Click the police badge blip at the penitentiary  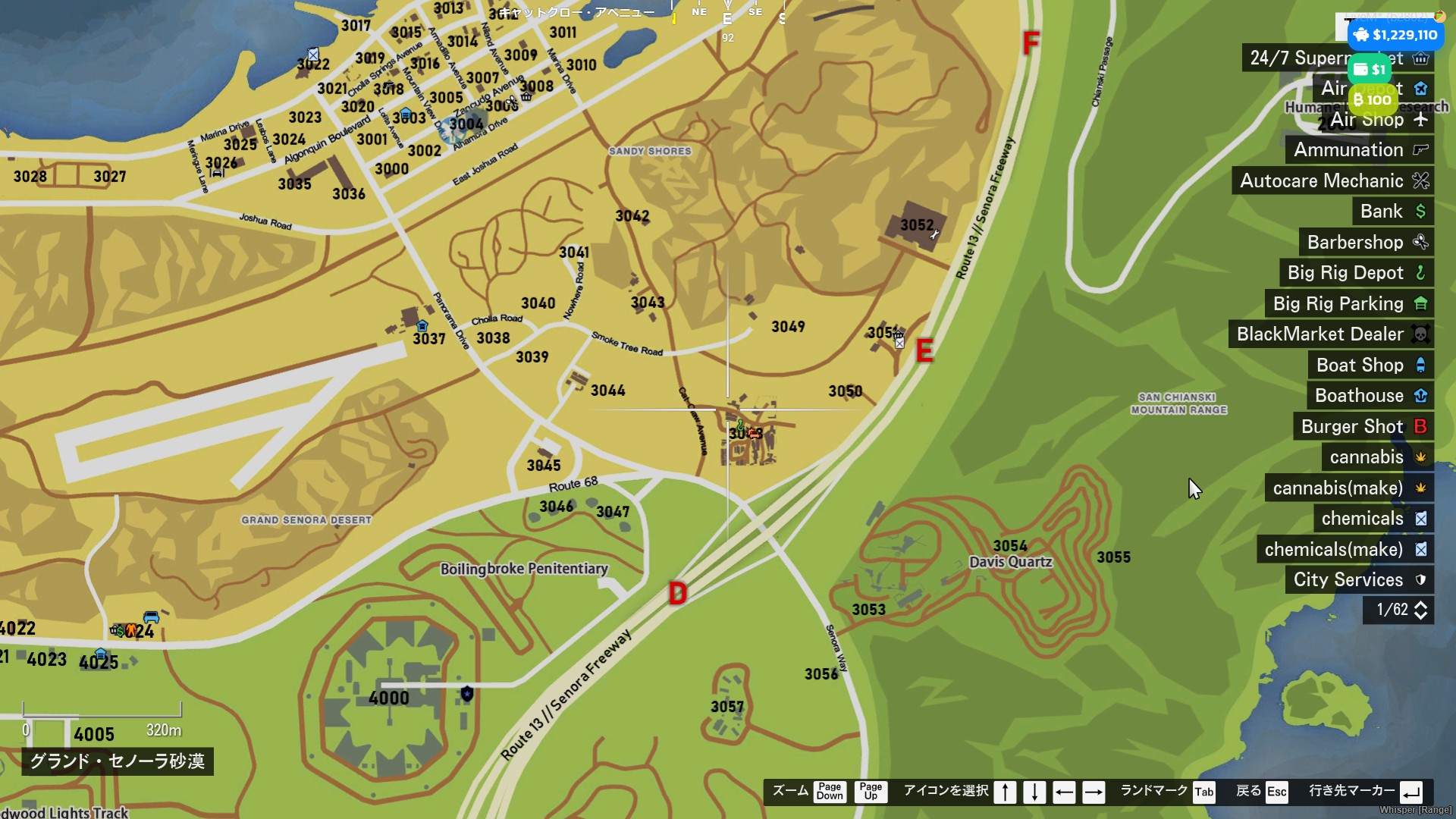pos(467,694)
